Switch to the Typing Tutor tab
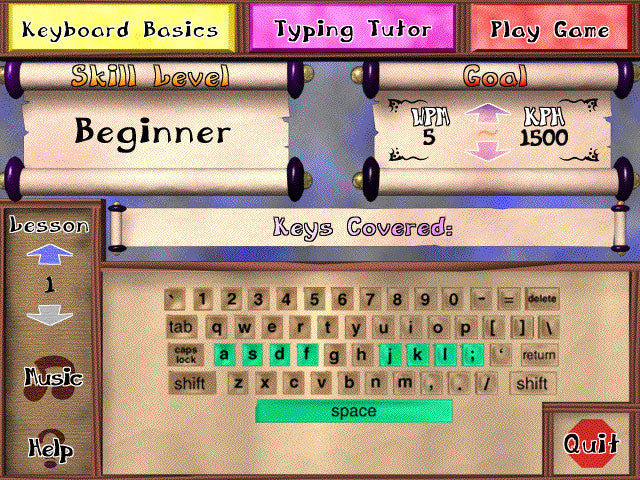The height and width of the screenshot is (480, 640). coord(352,29)
